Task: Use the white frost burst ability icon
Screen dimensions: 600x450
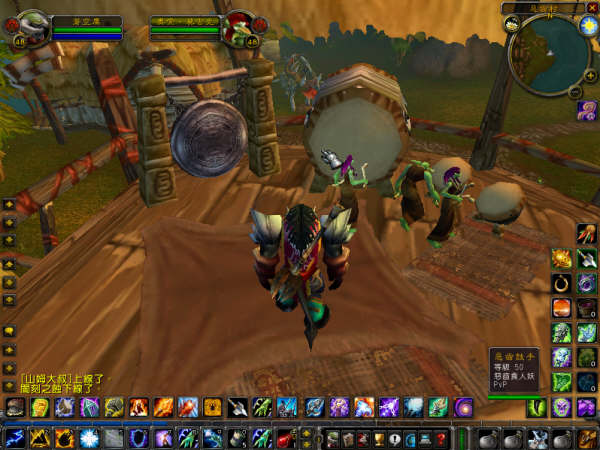Action: click(x=88, y=438)
